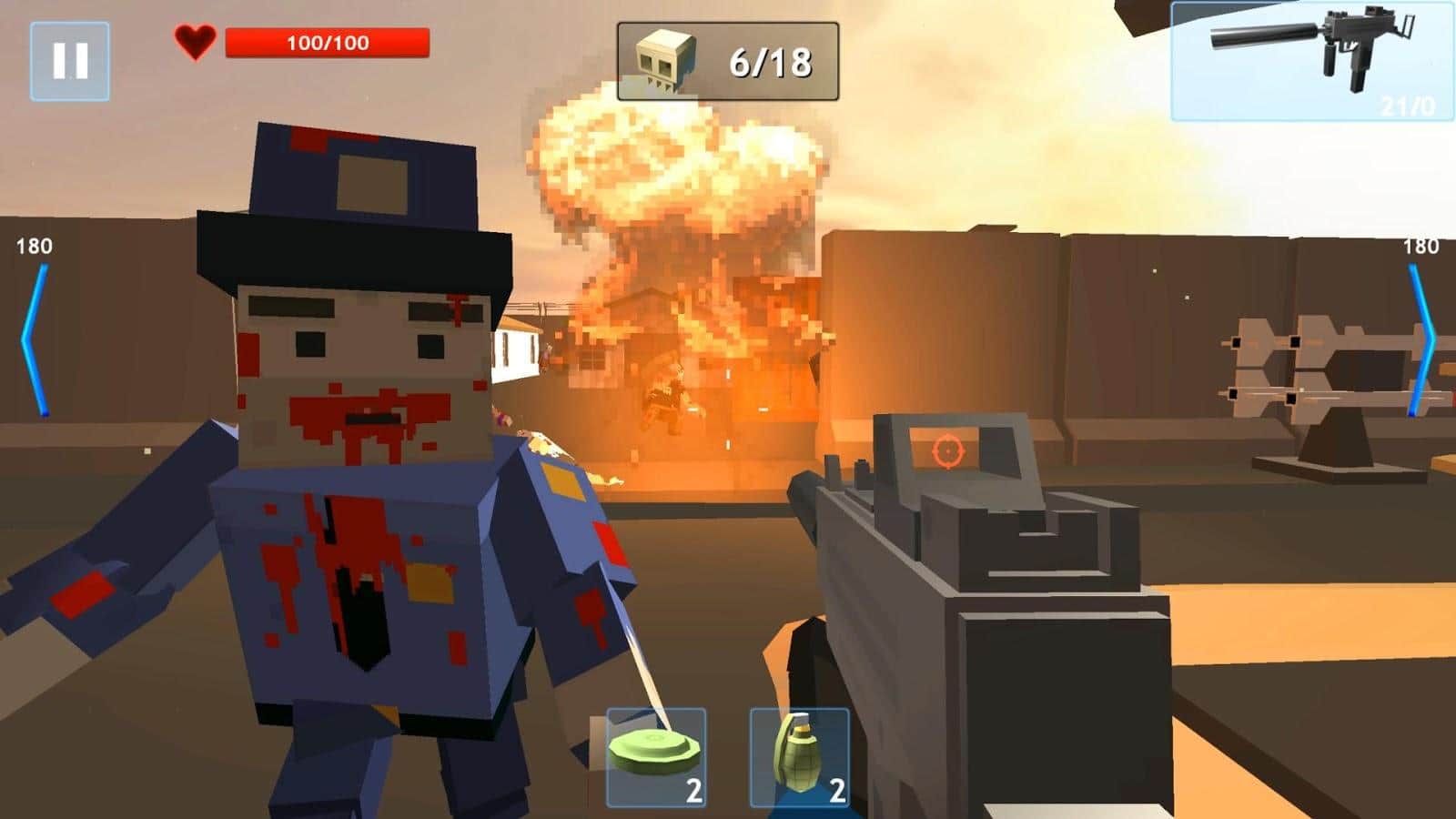This screenshot has width=1456, height=819.
Task: Click the 100/100 health bar
Action: click(x=329, y=40)
